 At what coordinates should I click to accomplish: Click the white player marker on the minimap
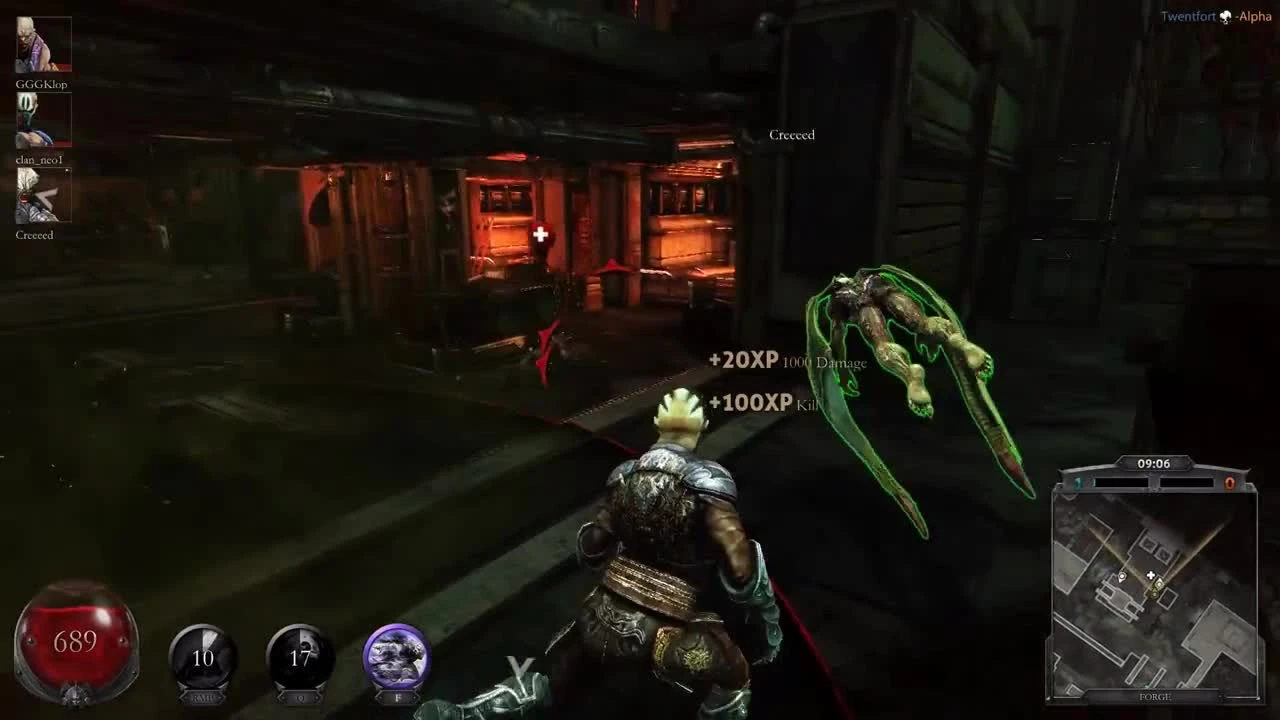(1122, 577)
